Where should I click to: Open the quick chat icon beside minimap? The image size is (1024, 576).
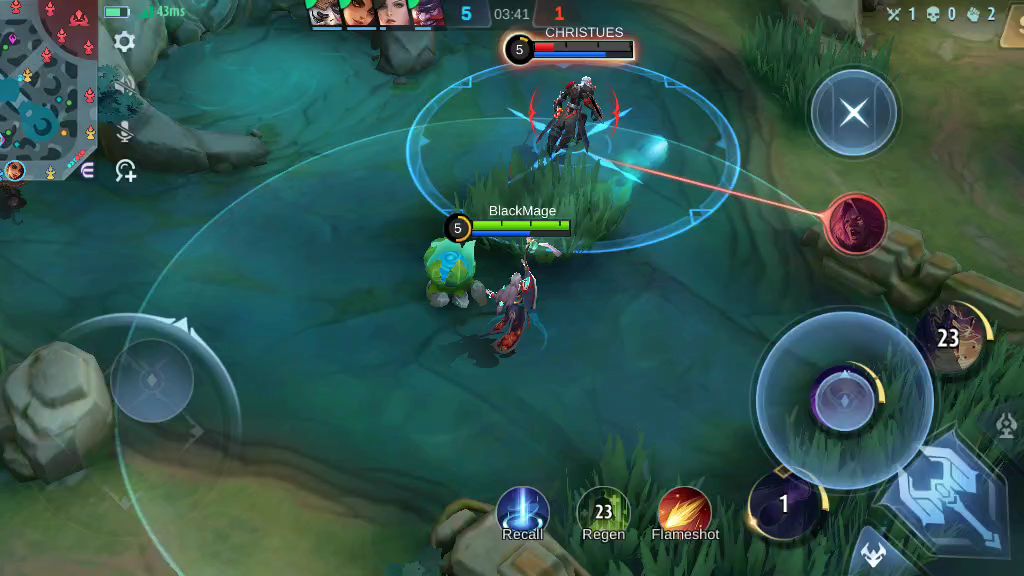click(x=87, y=171)
